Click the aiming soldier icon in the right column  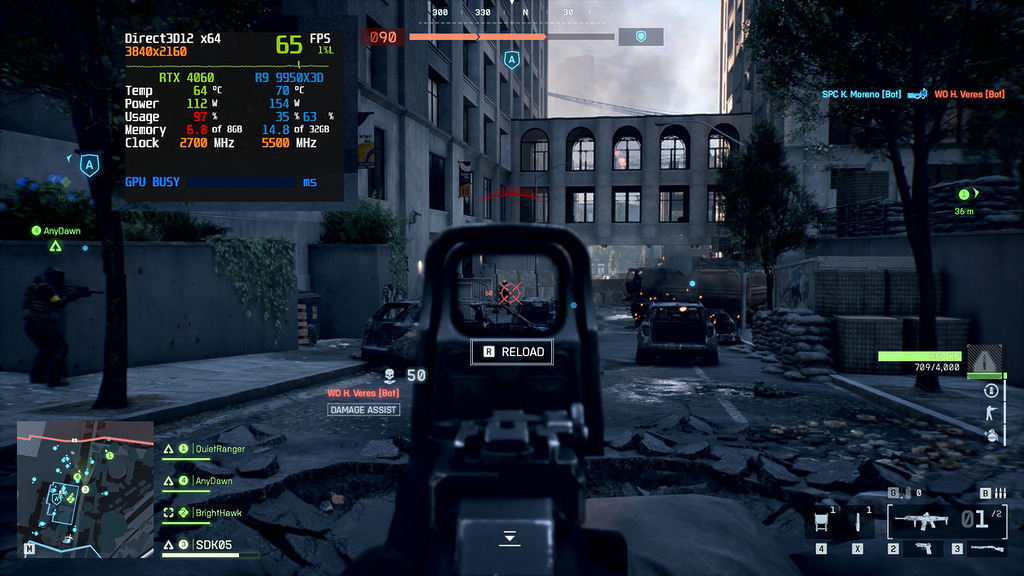click(991, 413)
